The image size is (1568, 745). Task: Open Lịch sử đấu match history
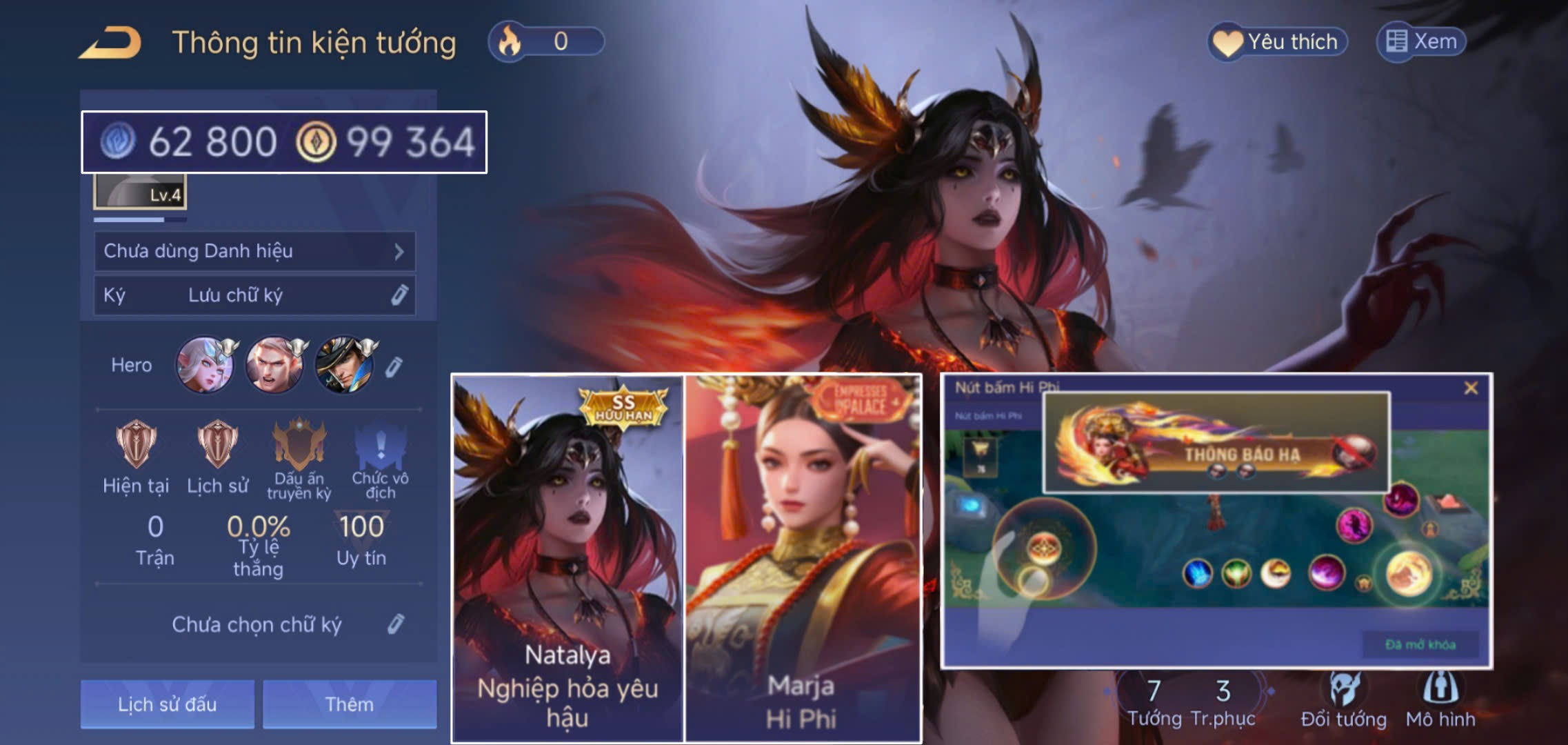[167, 704]
